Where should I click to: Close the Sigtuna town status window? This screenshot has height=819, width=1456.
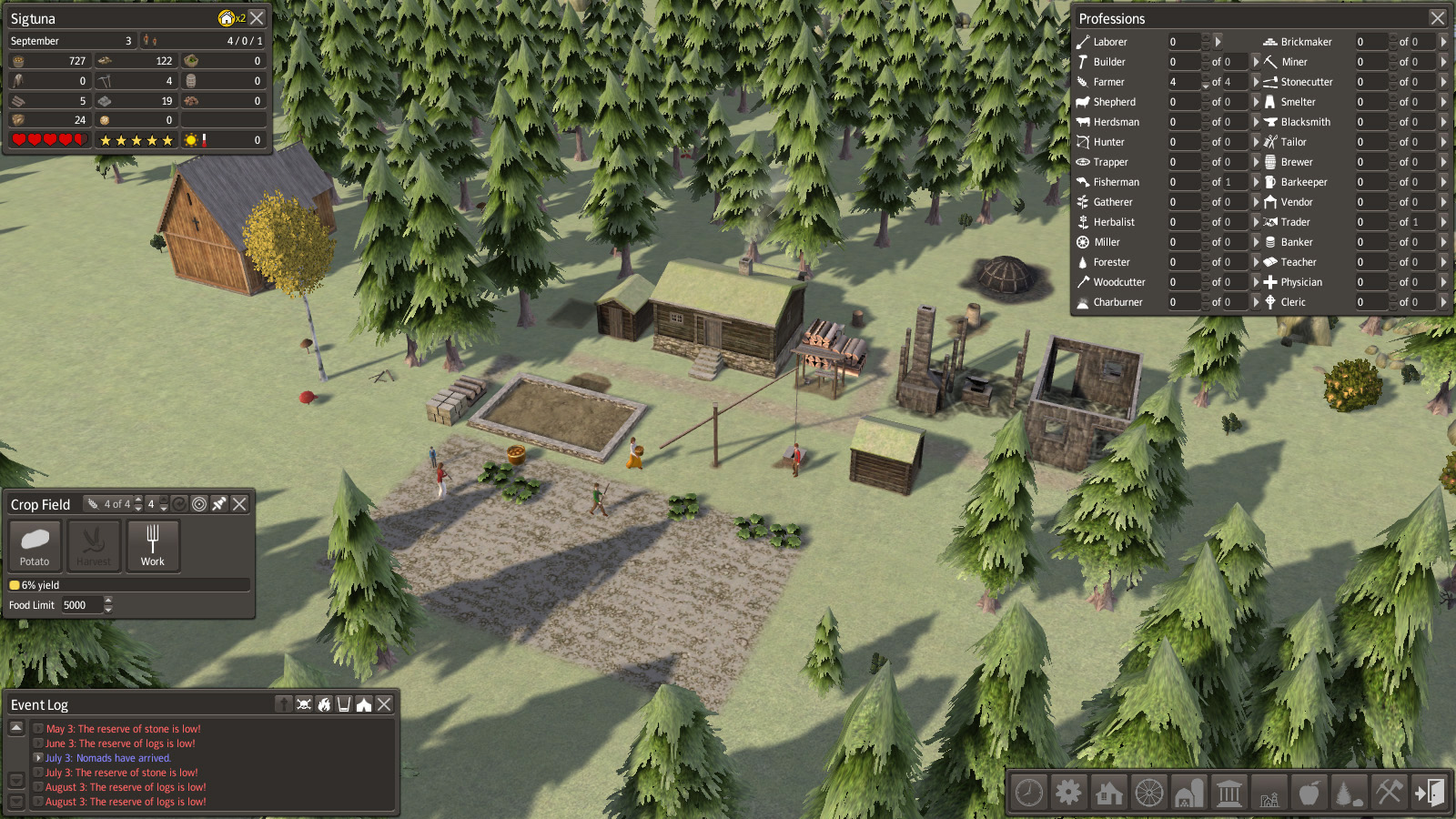(x=258, y=18)
